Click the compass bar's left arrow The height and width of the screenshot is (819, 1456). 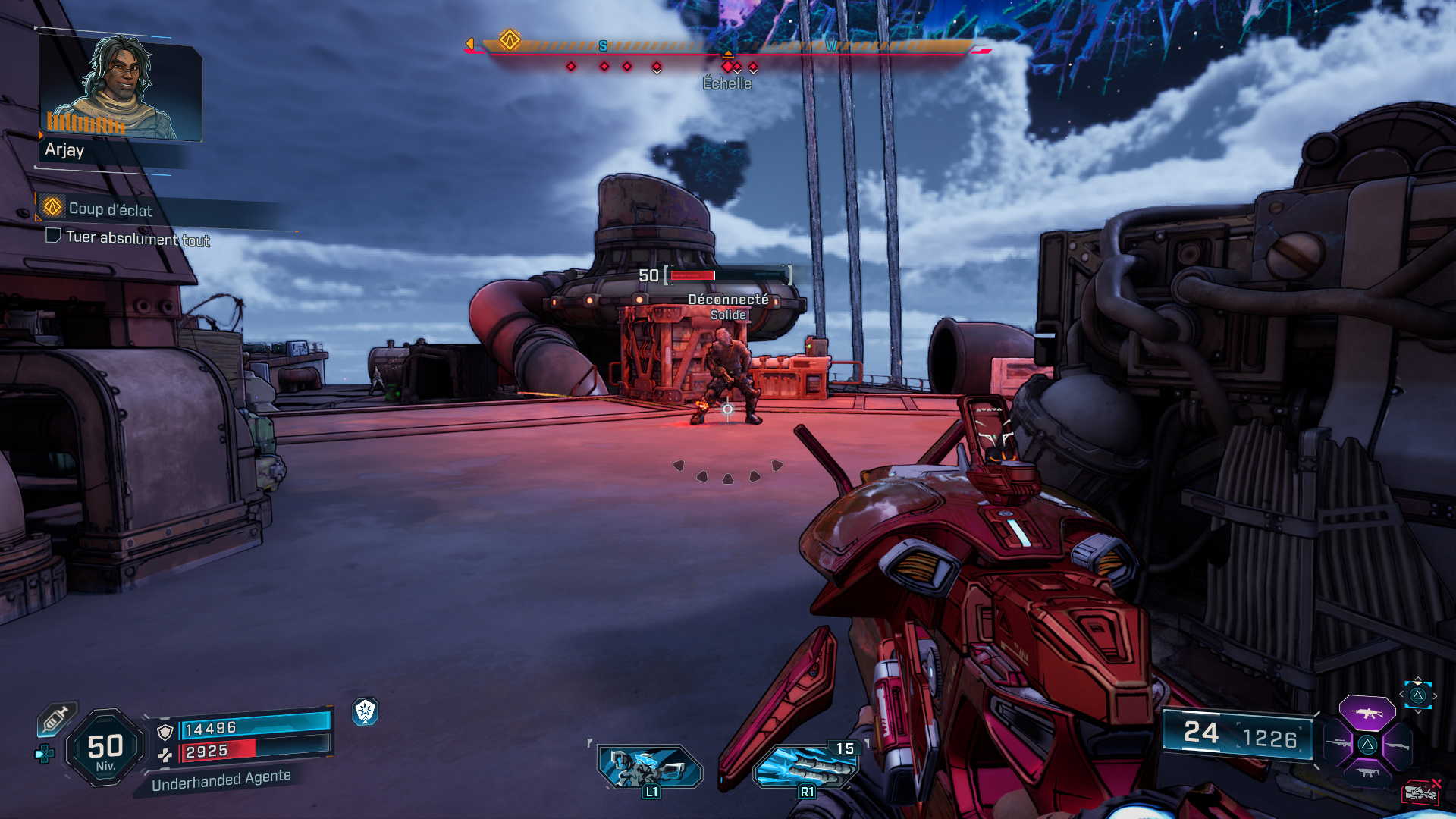(x=470, y=44)
